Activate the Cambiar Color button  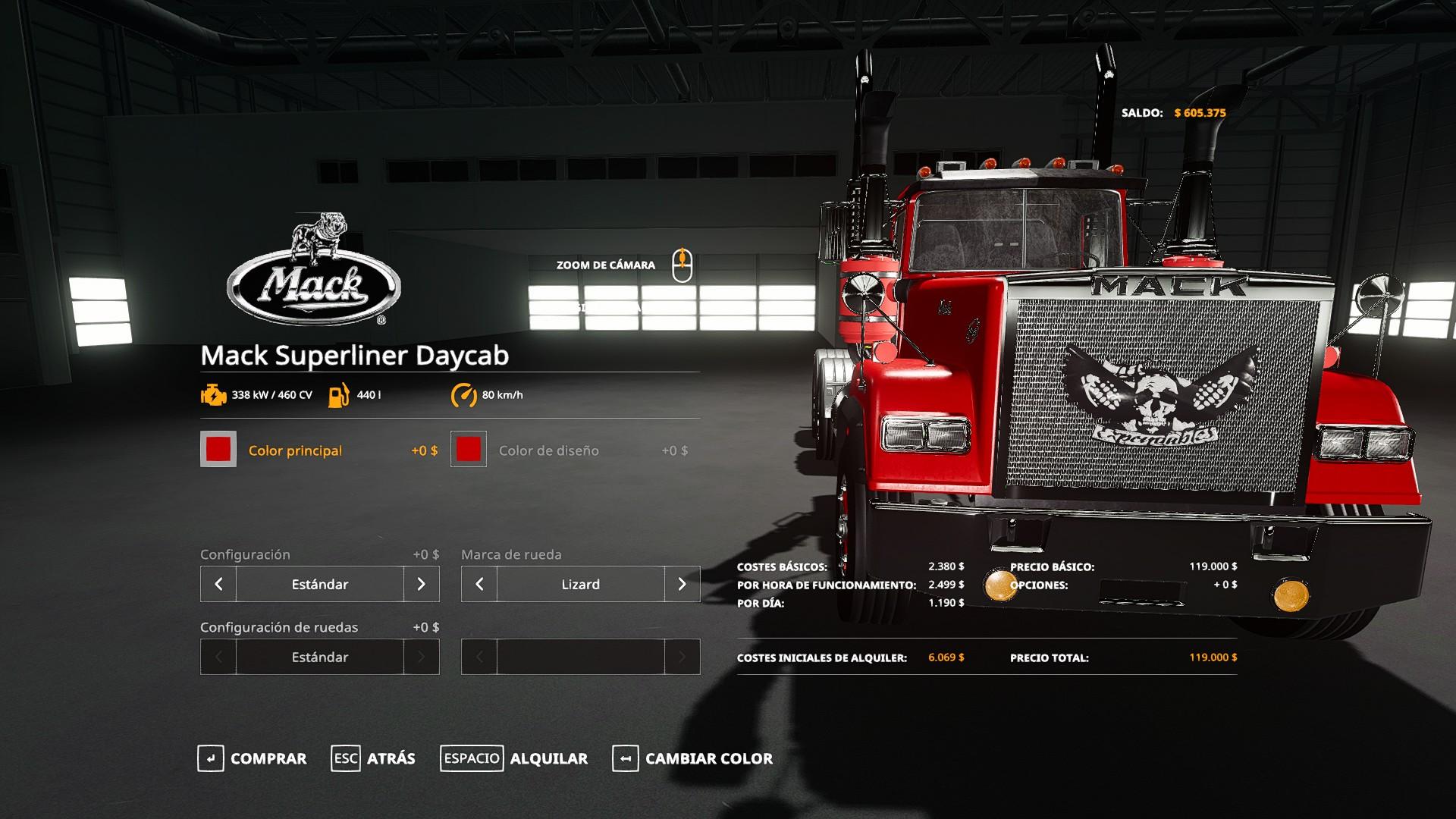[693, 758]
